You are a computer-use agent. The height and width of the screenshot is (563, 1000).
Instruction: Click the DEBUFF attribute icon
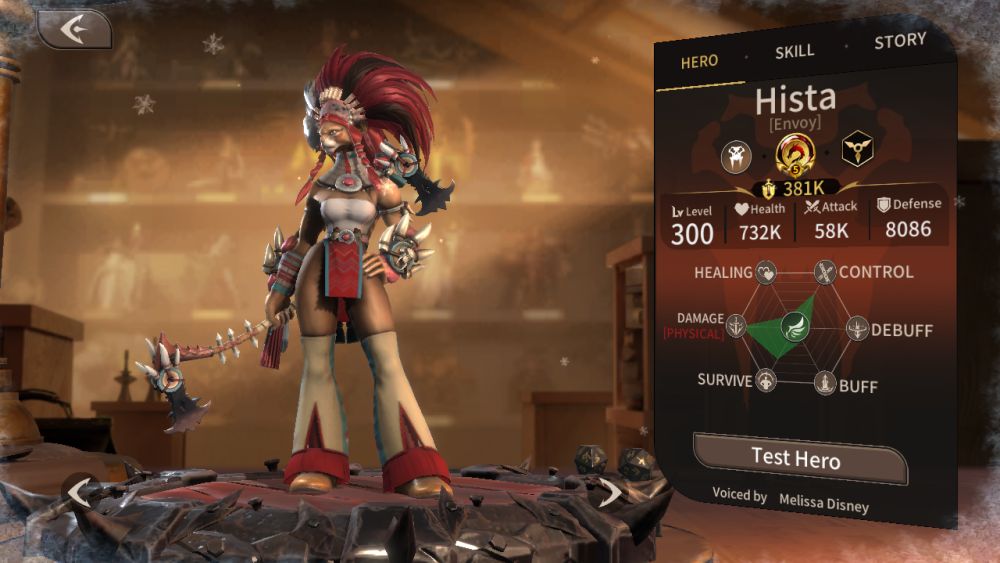[x=858, y=328]
